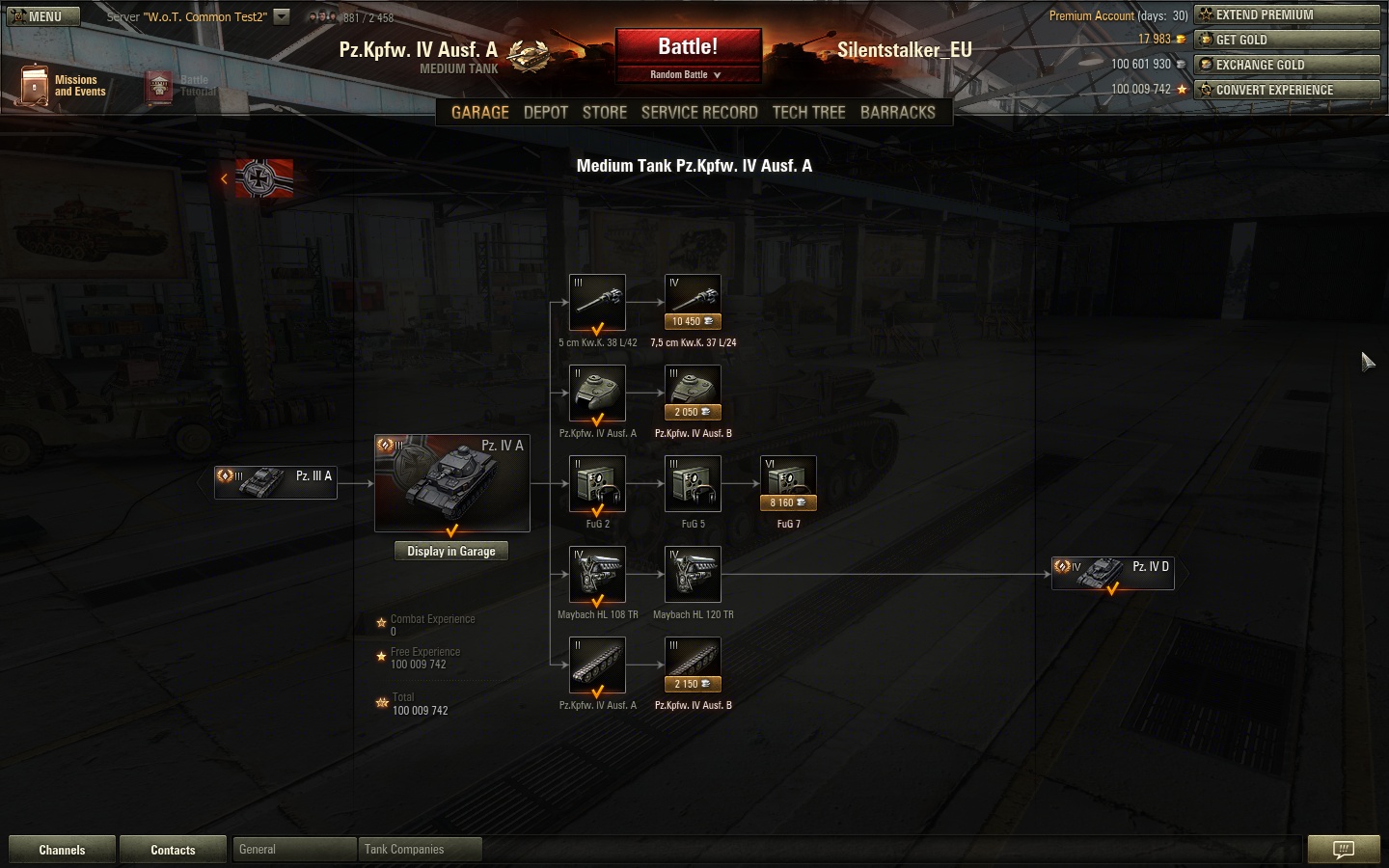Open the Contacts panel

173,850
